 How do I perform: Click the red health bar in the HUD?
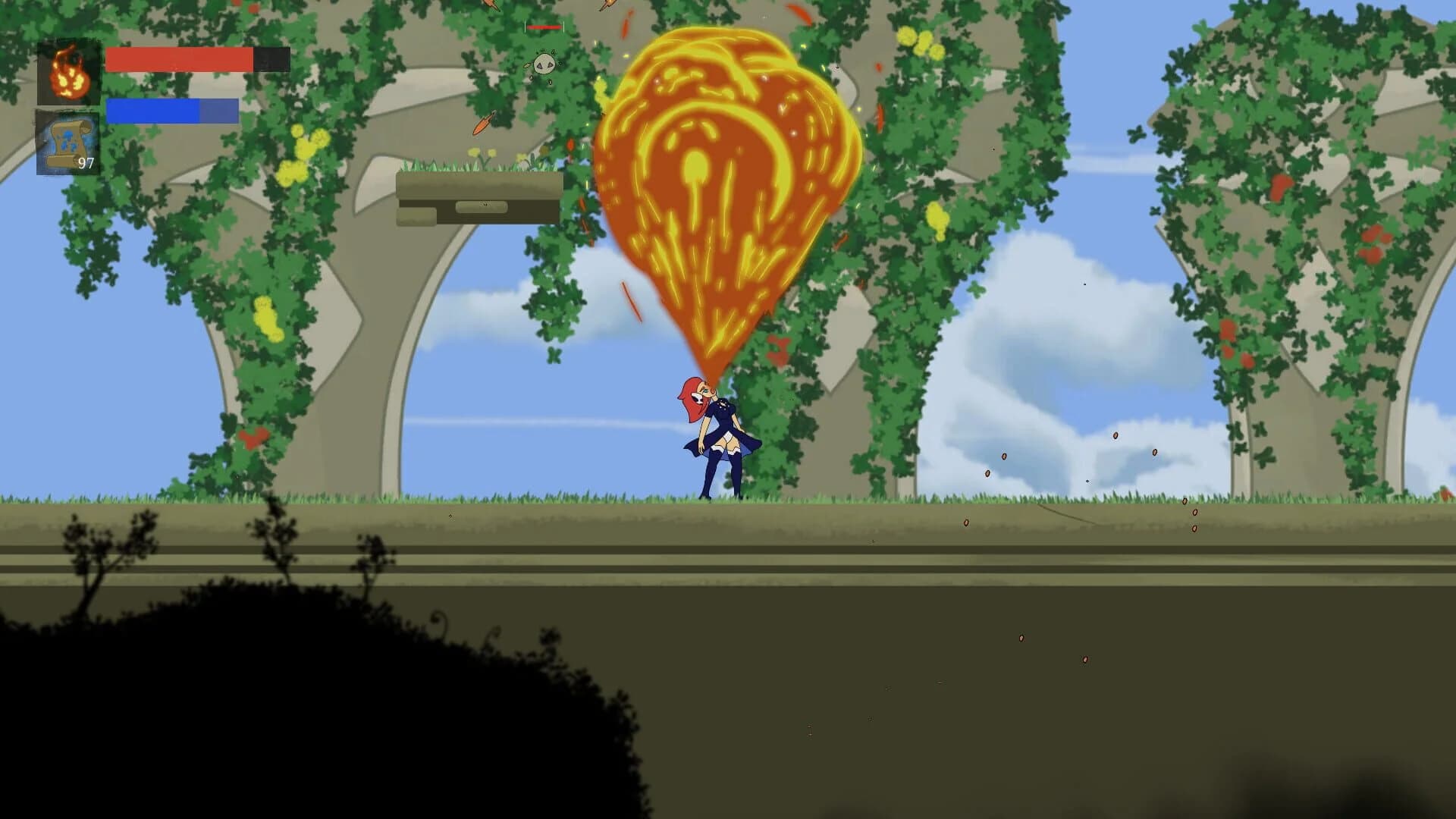[x=178, y=61]
